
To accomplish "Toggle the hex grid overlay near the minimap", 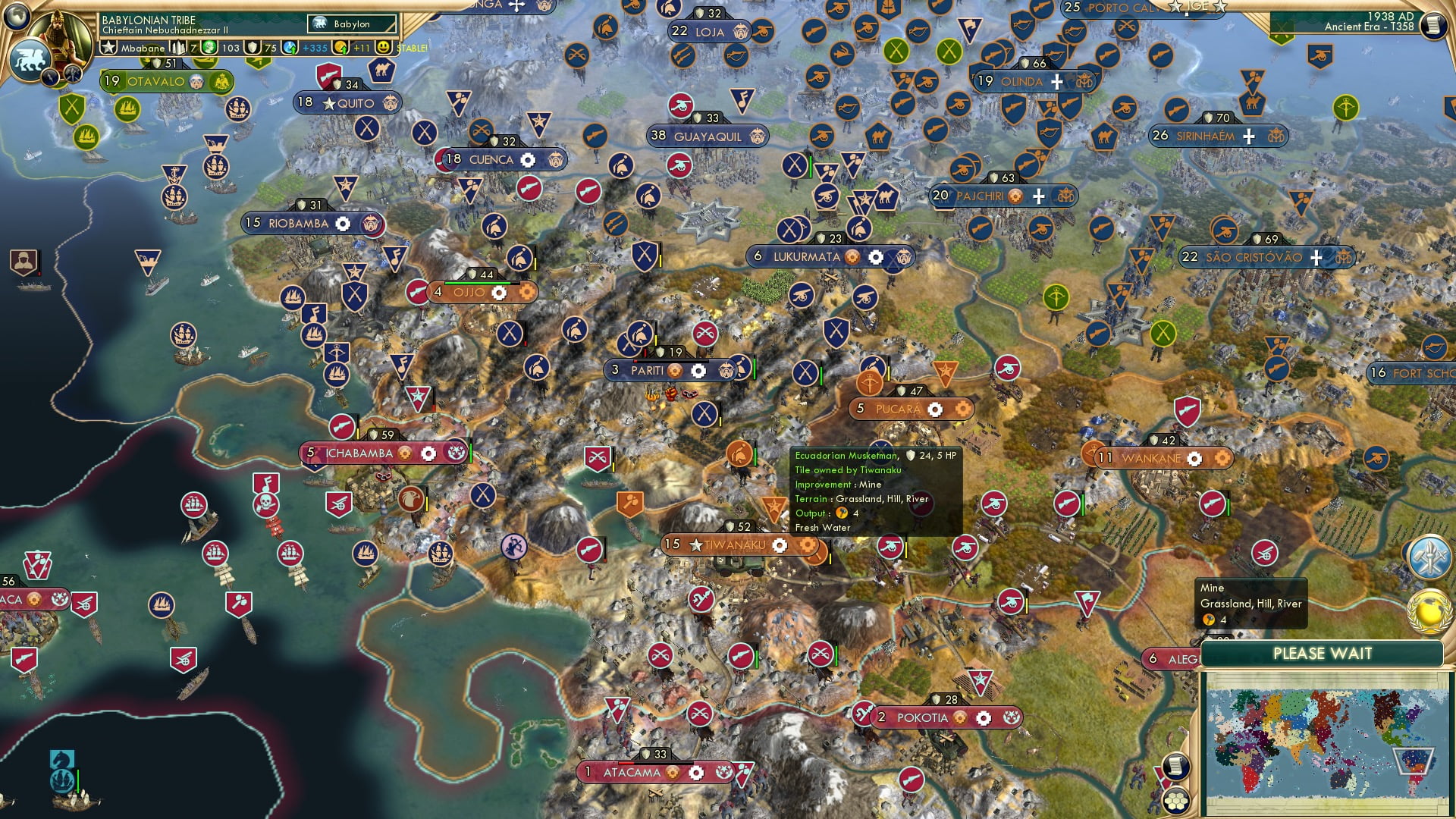I will pos(1175,800).
